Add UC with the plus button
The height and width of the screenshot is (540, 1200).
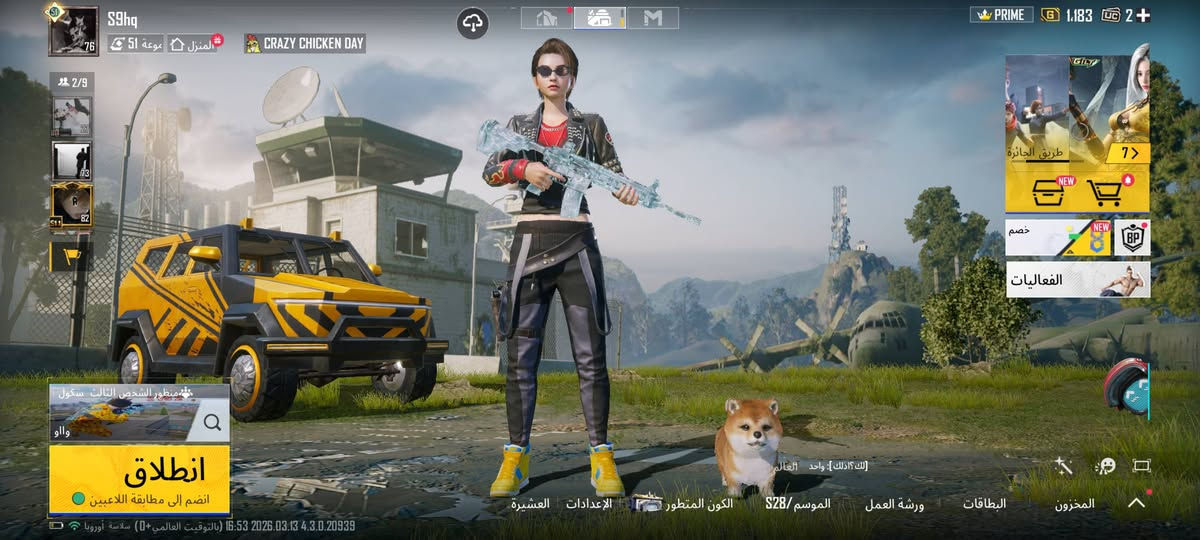(1143, 15)
